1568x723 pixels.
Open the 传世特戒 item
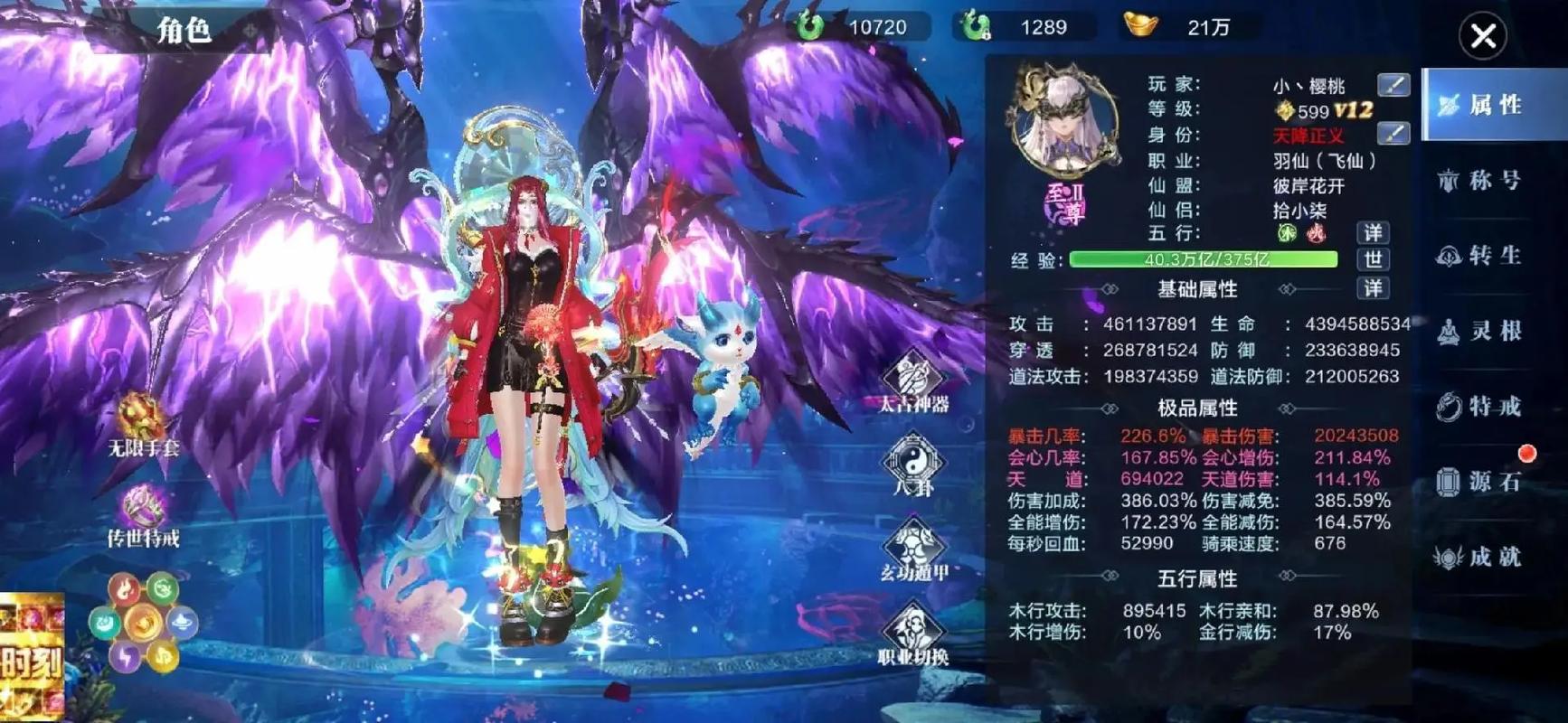140,508
